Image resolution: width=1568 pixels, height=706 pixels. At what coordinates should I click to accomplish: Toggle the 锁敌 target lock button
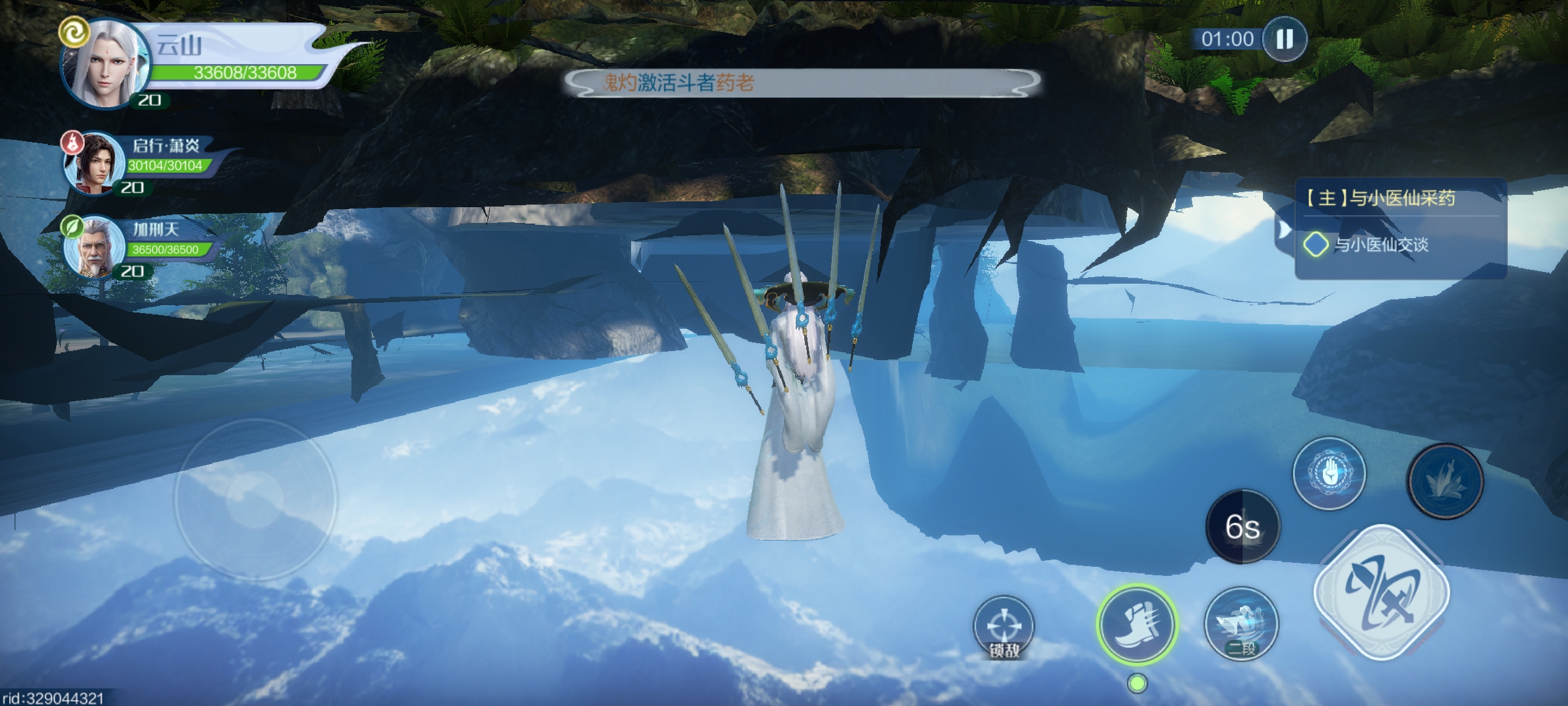tap(1004, 628)
